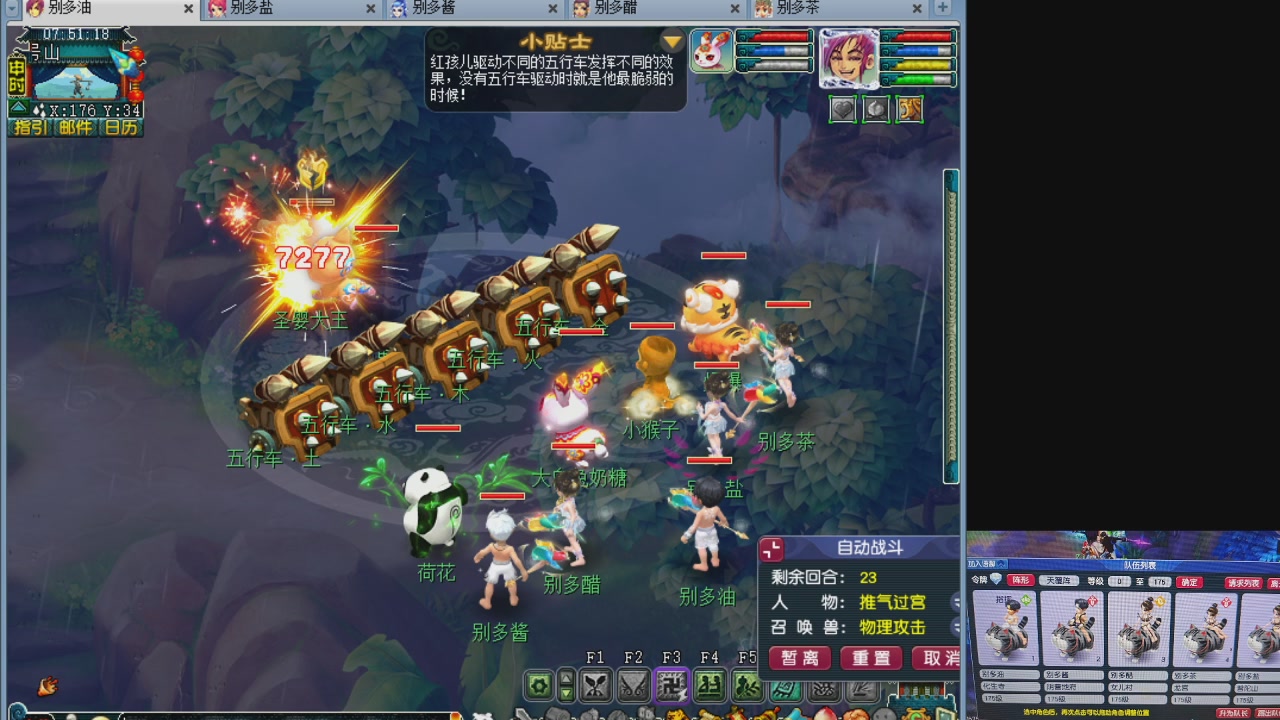Click the tiger icon below the enemy portraits

pos(908,110)
